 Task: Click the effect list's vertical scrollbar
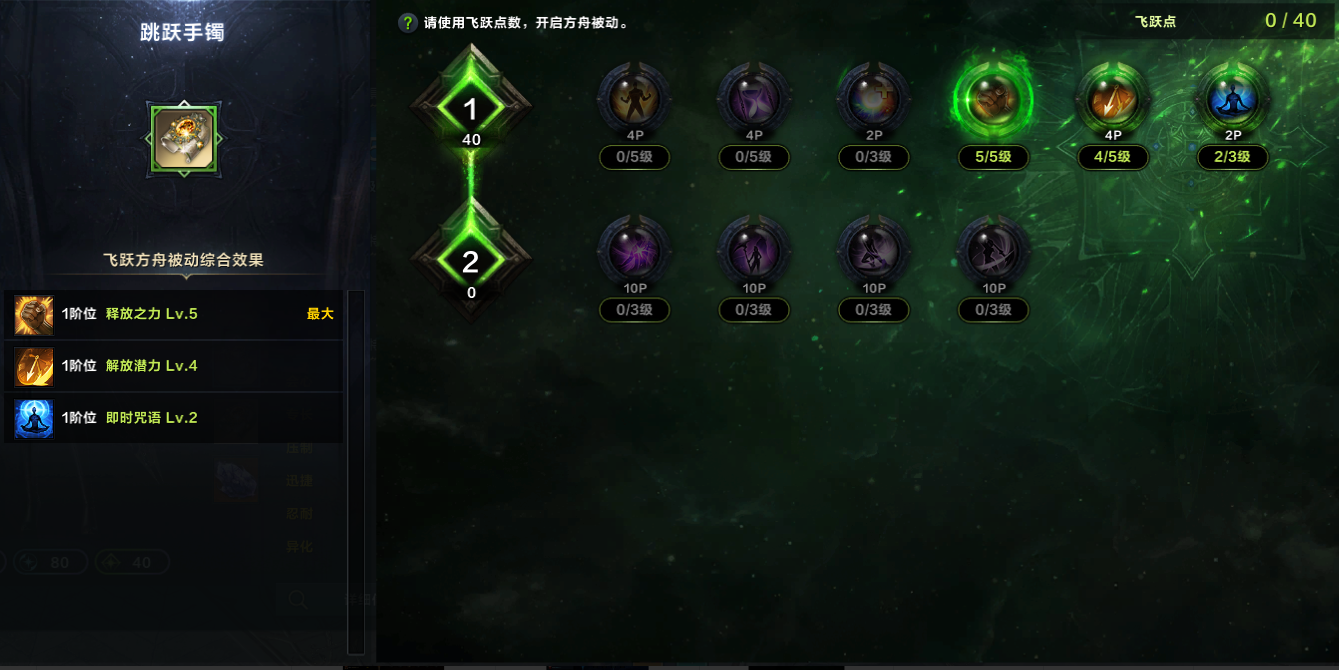click(355, 470)
